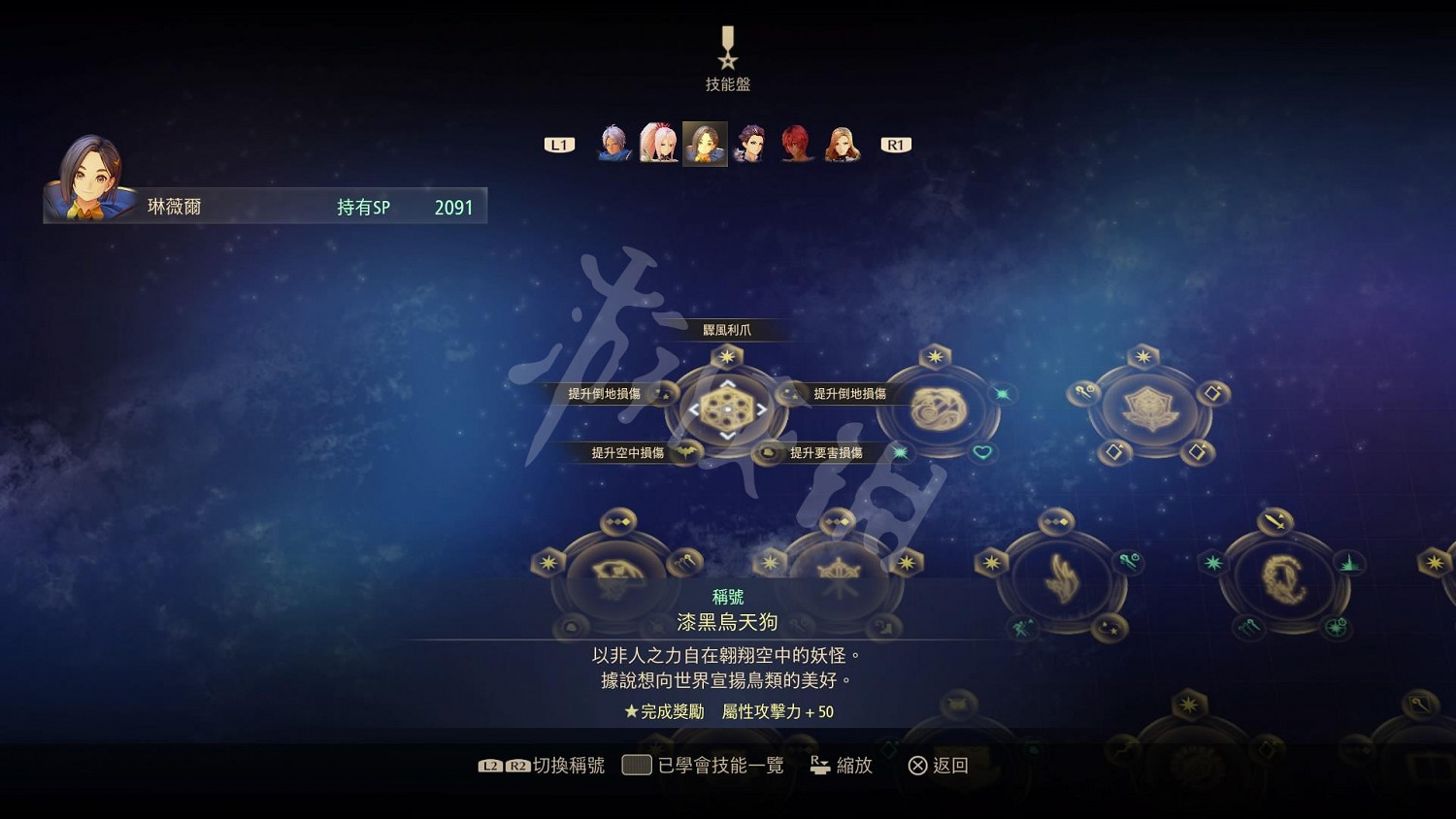
Task: Switch to the red-haired character's portrait
Action: [796, 144]
